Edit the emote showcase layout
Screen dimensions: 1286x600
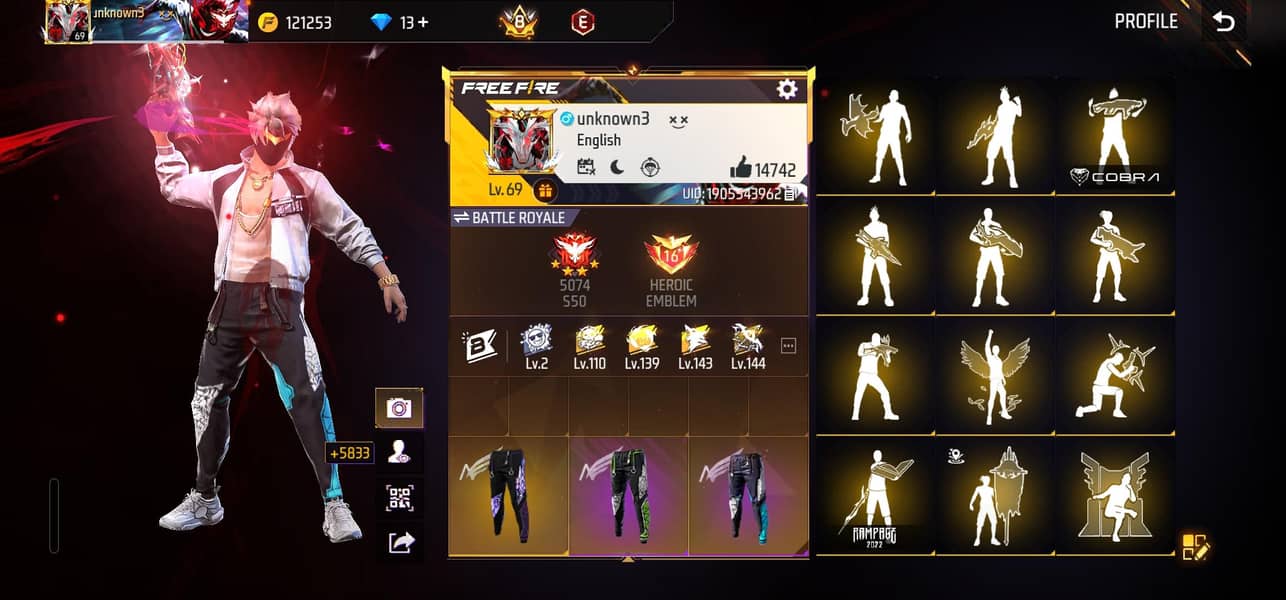point(1195,547)
